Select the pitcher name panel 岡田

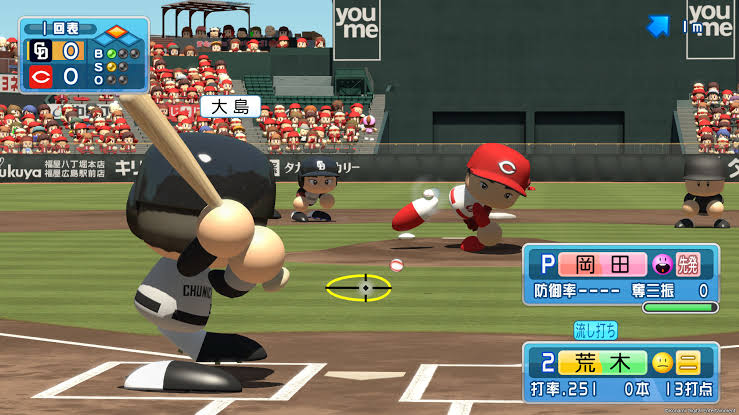(x=602, y=265)
